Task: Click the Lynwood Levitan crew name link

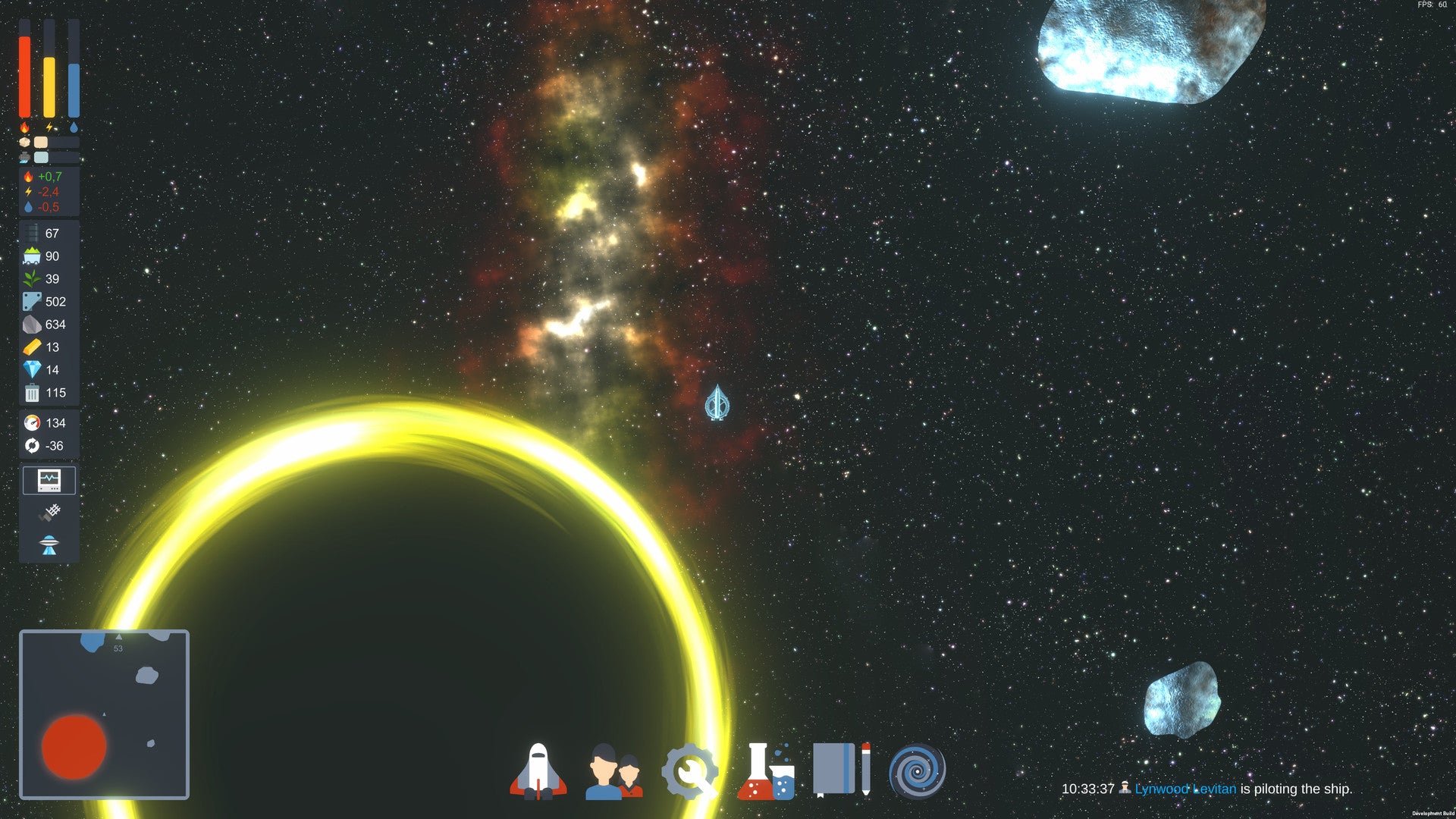Action: point(1185,789)
